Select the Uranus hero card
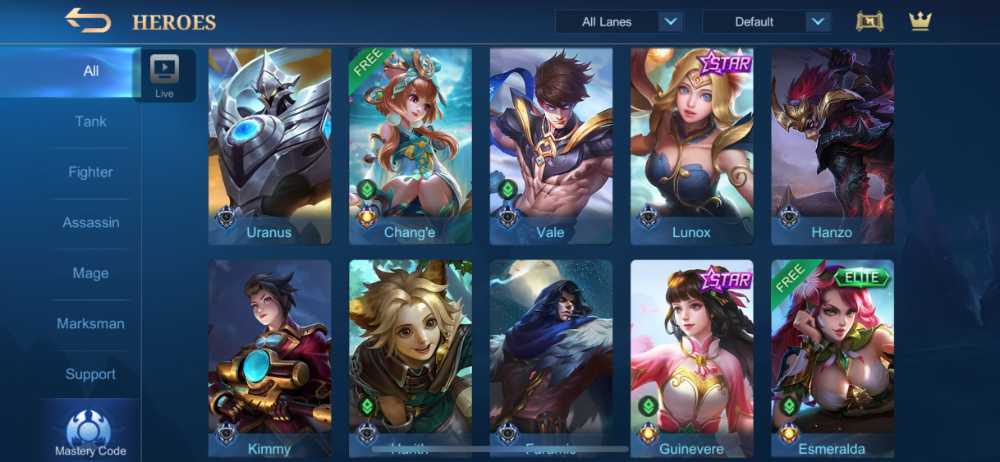The width and height of the screenshot is (1000, 462). (269, 146)
